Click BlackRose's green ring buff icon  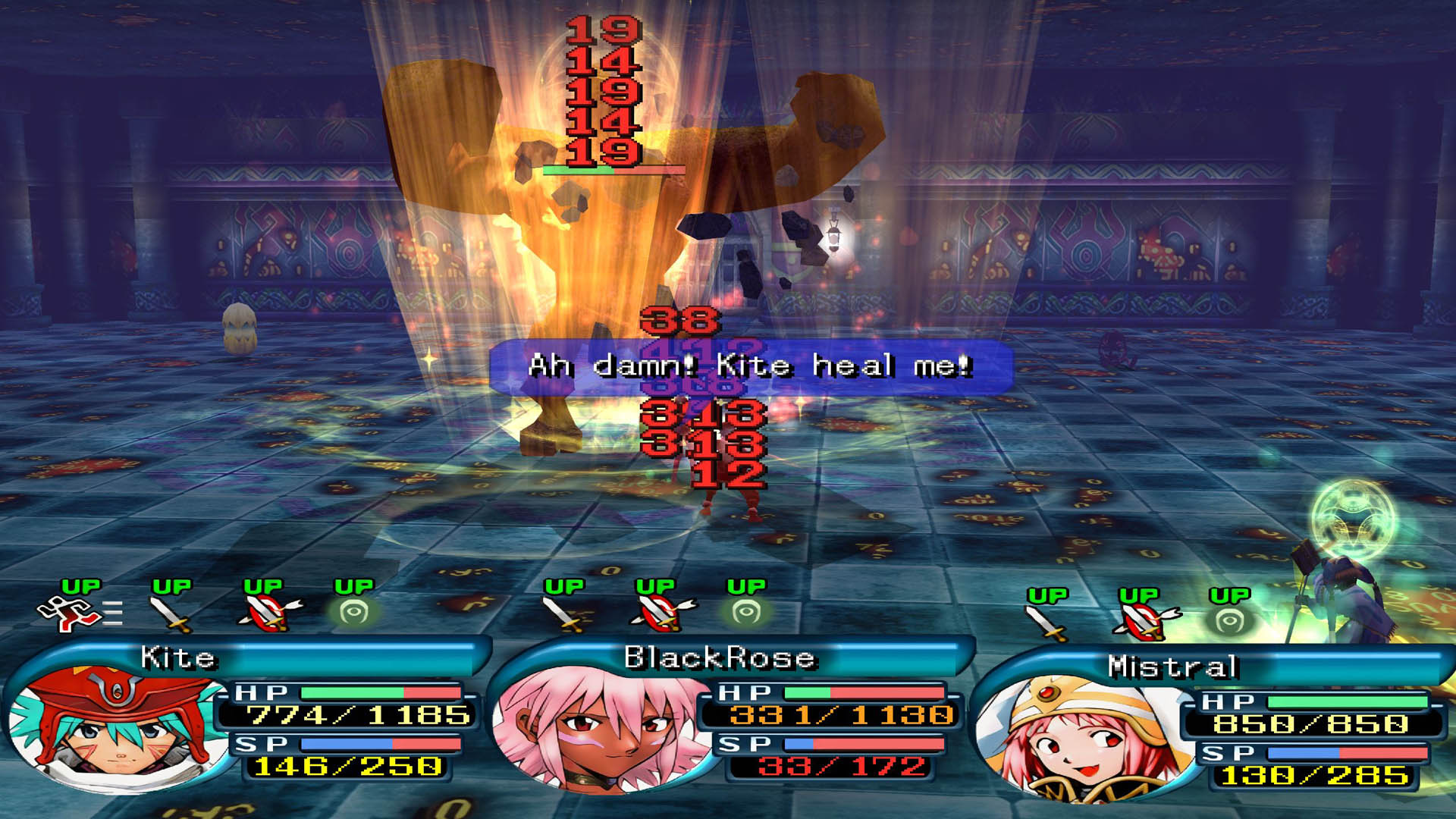746,613
